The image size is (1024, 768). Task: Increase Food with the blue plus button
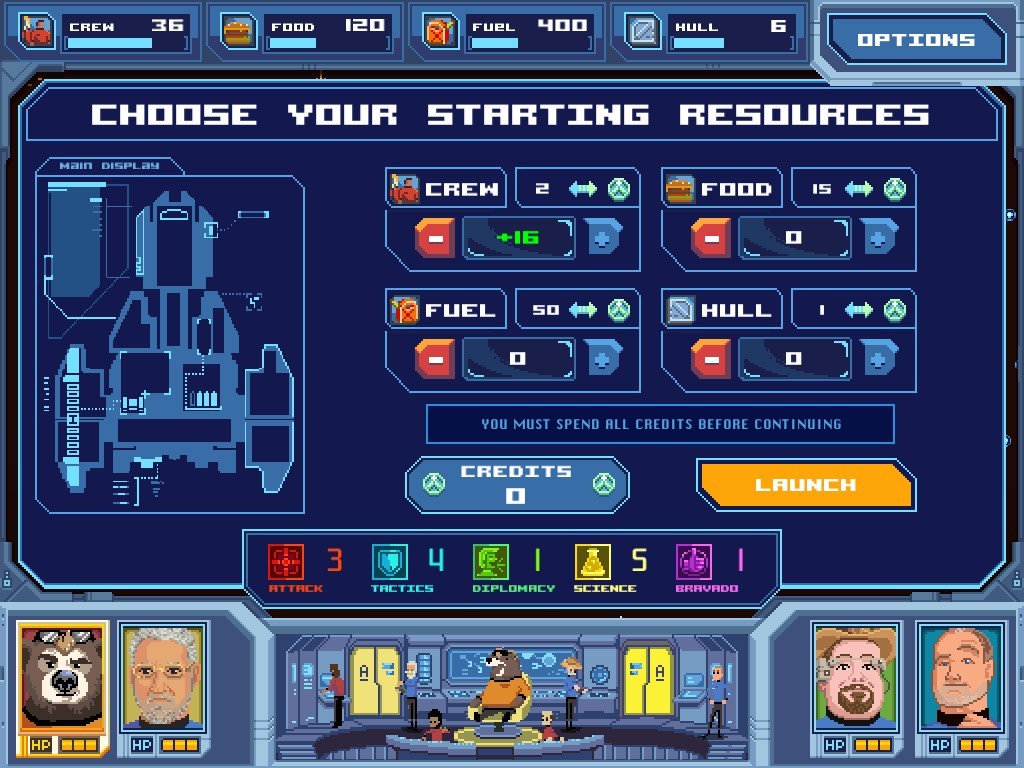(880, 239)
